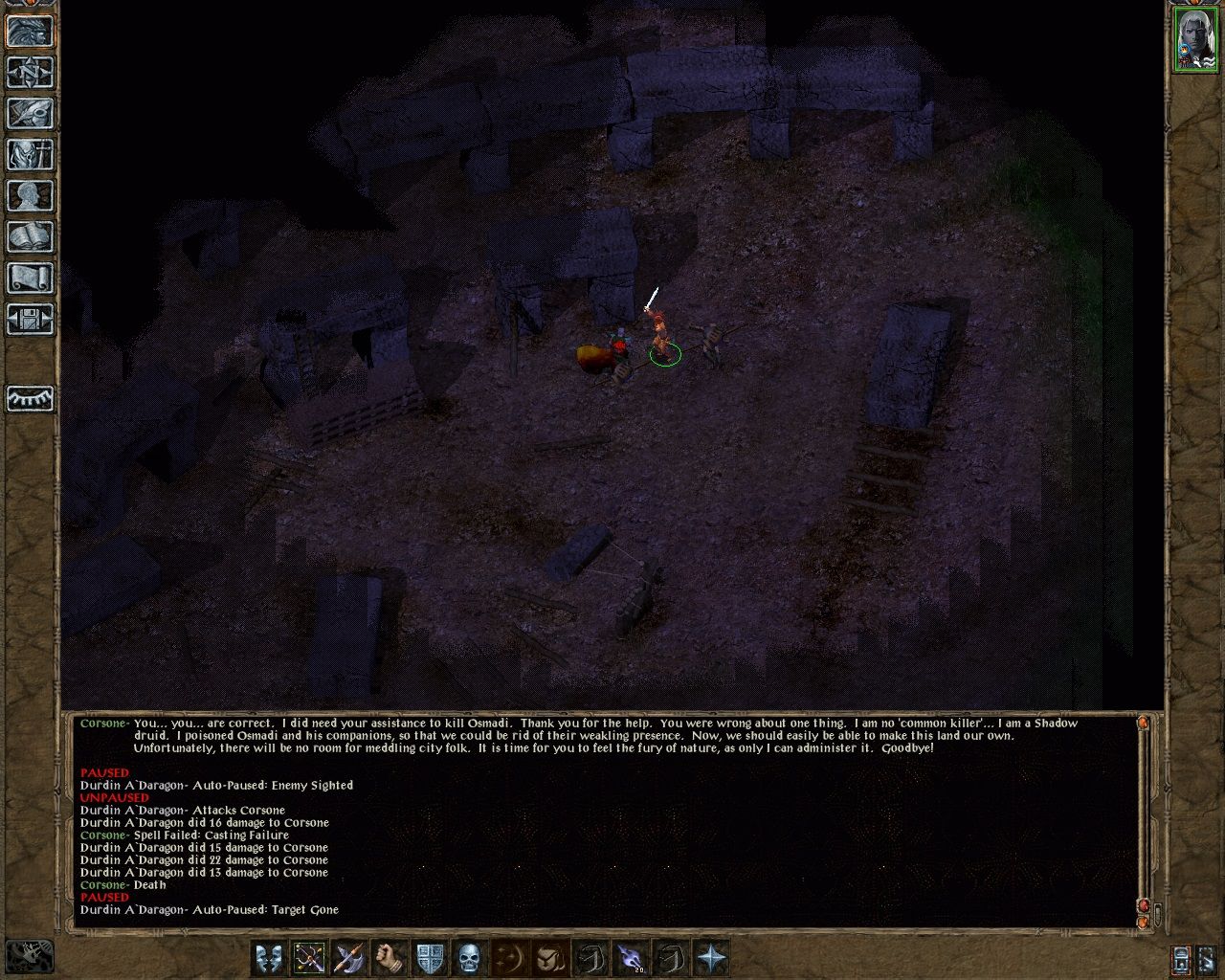Open the journal quill button
The width and height of the screenshot is (1225, 980).
tap(31, 114)
